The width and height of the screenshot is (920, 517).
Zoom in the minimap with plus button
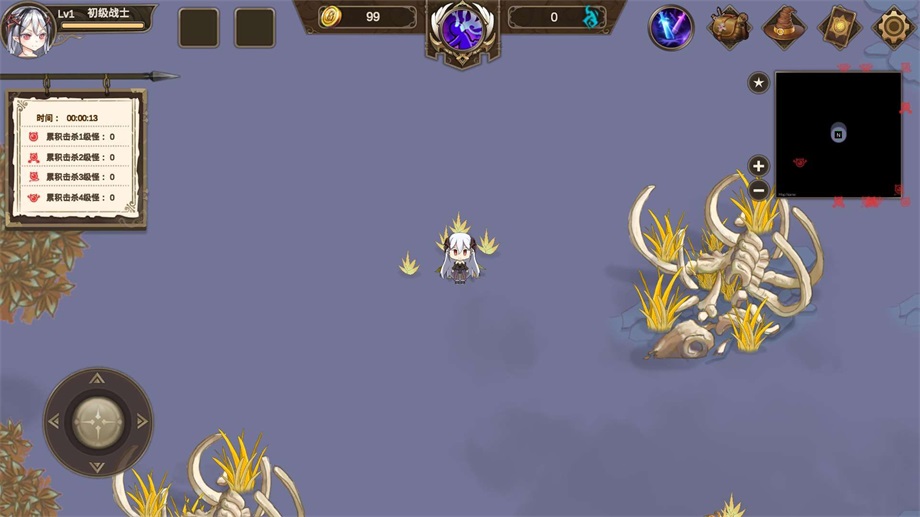pyautogui.click(x=759, y=166)
